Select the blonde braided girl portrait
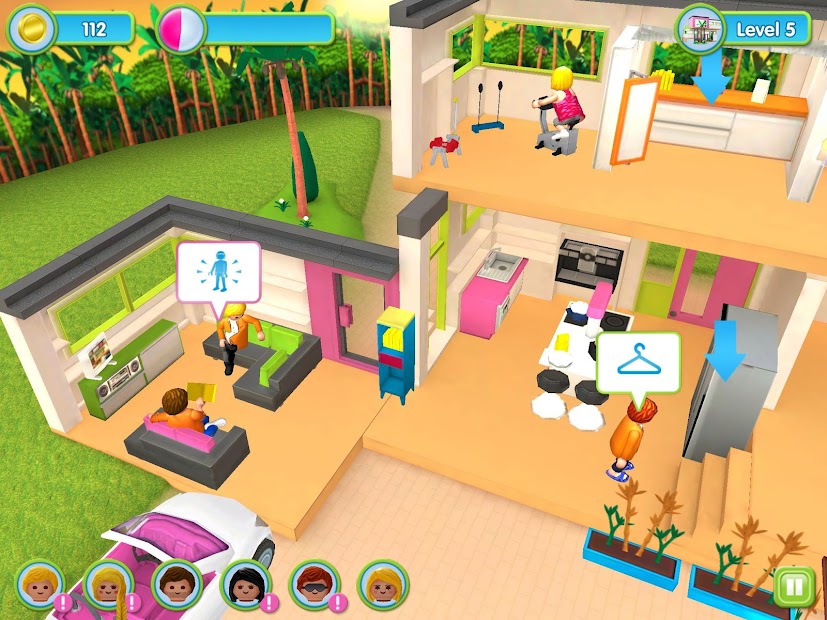 [x=108, y=583]
